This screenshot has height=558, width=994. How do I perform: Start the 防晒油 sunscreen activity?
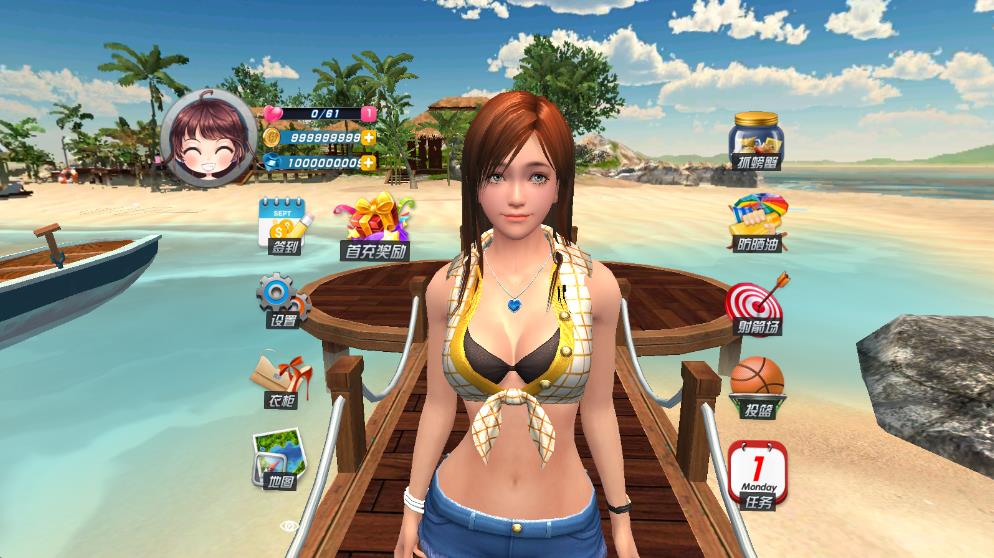point(757,222)
